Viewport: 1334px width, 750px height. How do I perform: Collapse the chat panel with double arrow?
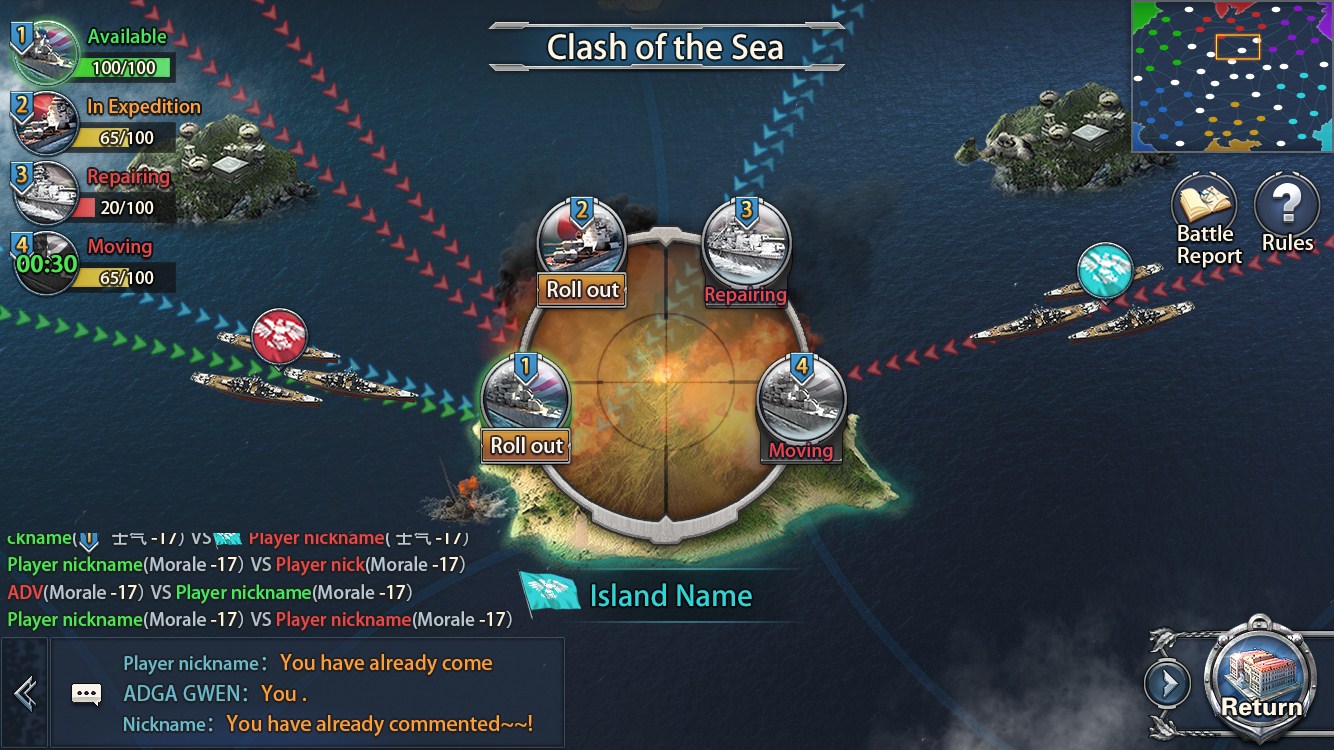click(25, 693)
